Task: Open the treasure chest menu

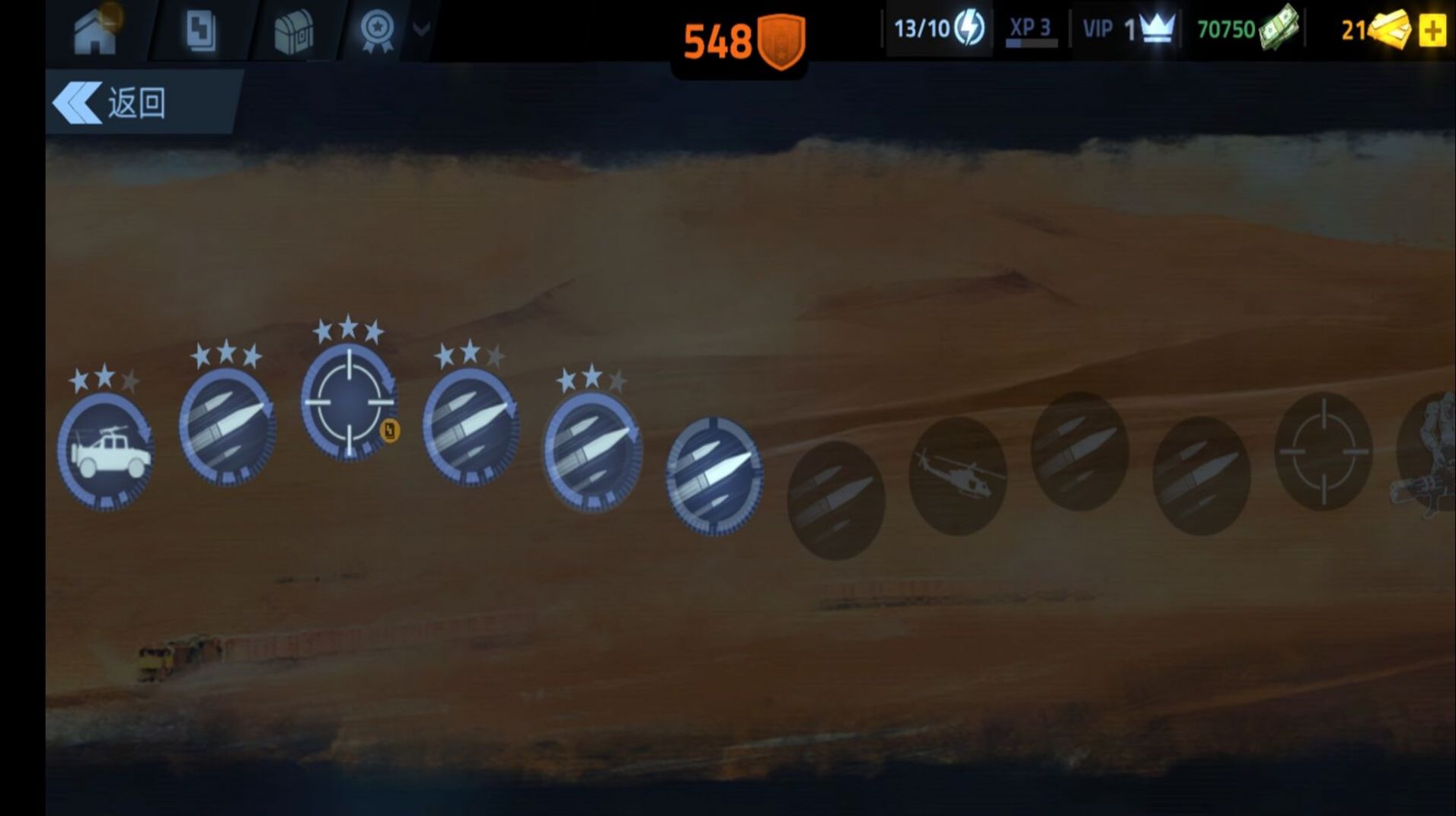Action: coord(293,32)
